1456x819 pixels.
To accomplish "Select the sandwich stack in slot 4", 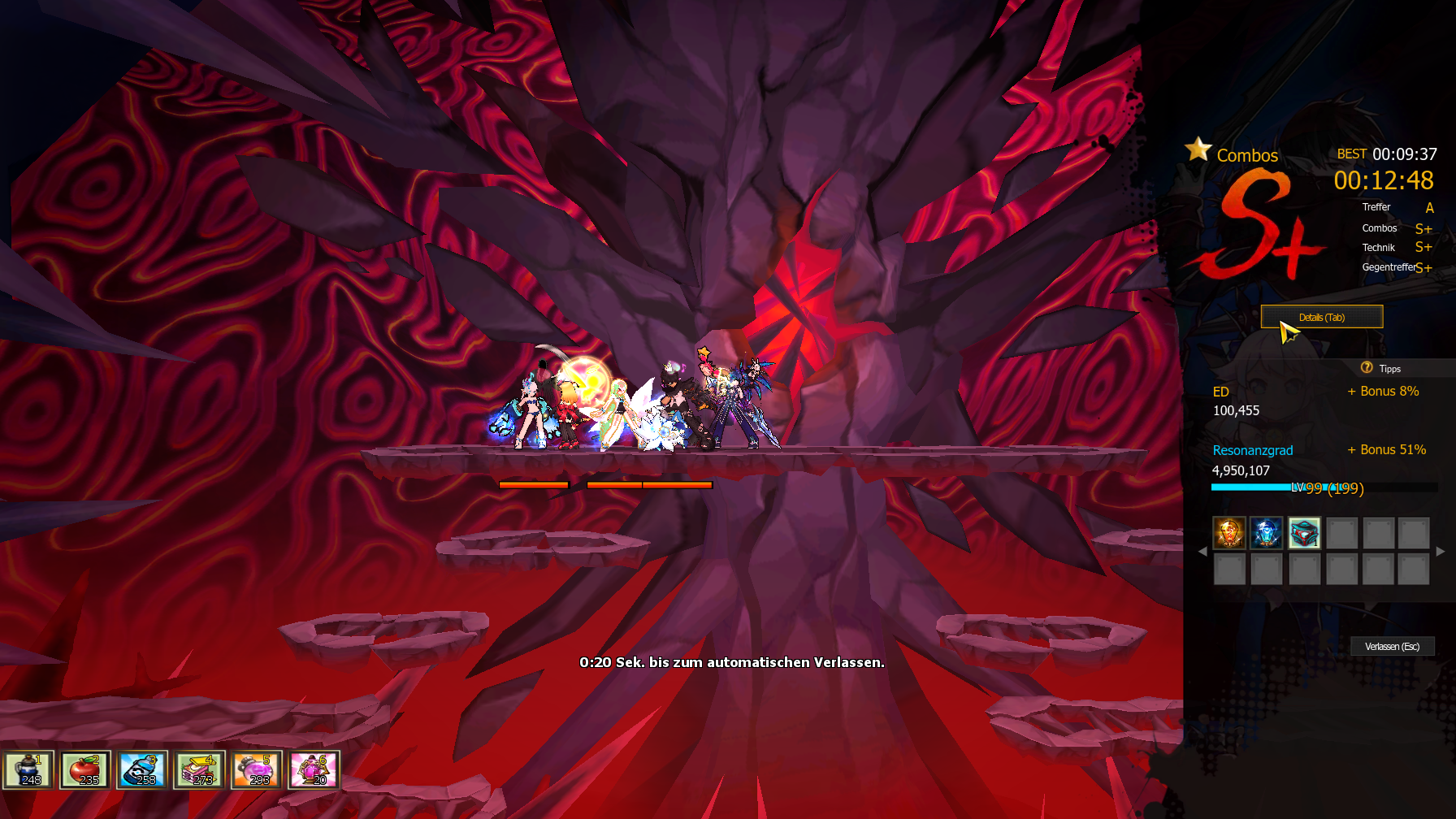I will pos(200,769).
